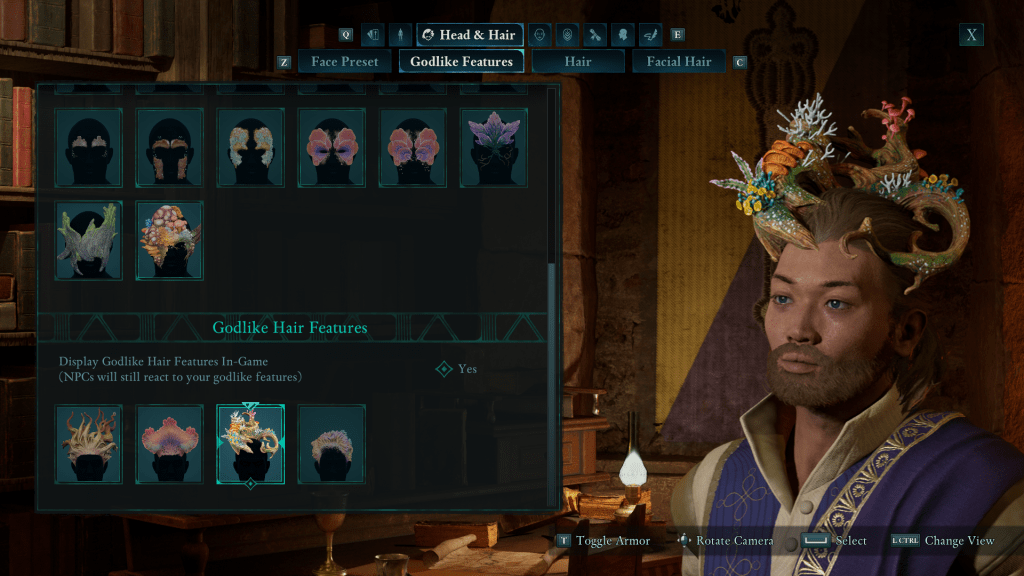Screen dimensions: 1024x576
Task: Close the character creator with X
Action: tap(971, 35)
